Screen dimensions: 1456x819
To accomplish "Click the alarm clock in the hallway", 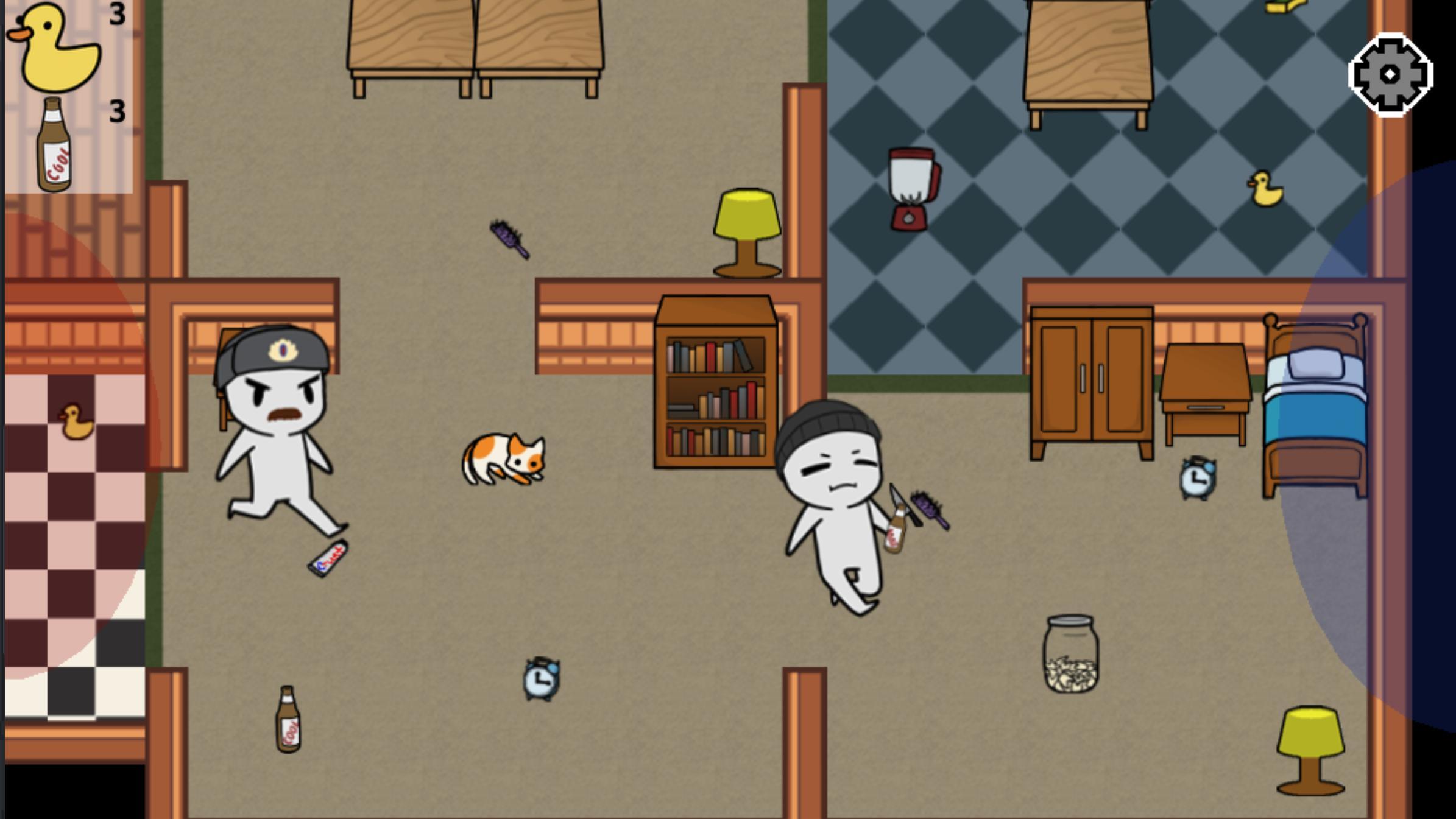I will 541,677.
